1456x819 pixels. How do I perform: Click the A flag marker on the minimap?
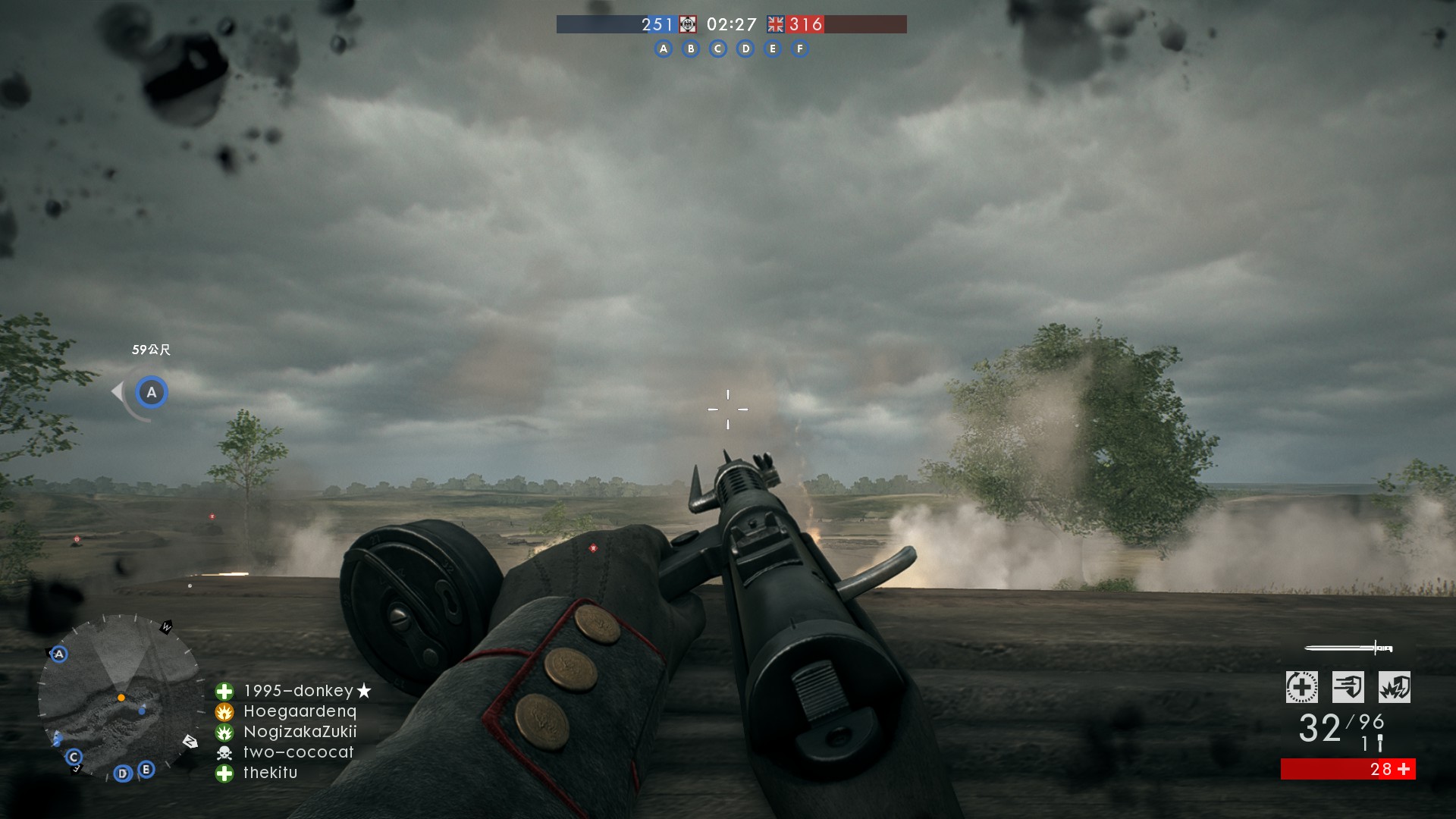(59, 654)
